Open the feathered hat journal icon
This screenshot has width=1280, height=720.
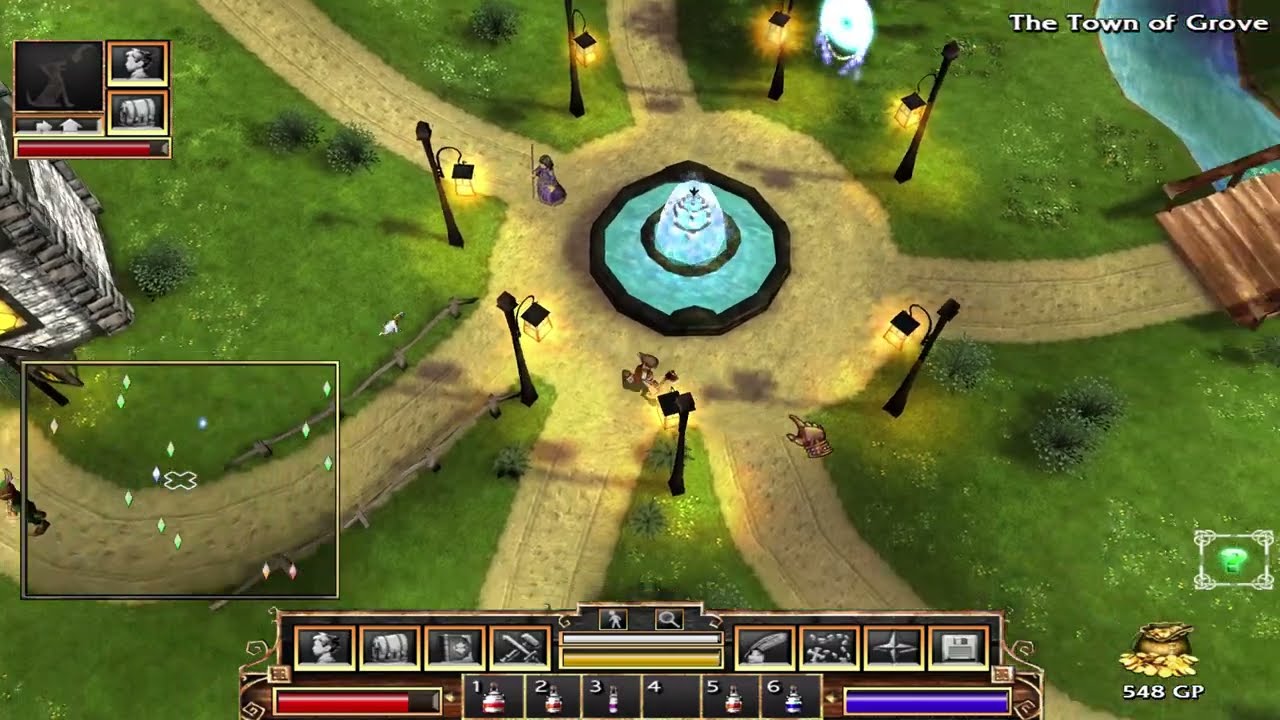765,648
